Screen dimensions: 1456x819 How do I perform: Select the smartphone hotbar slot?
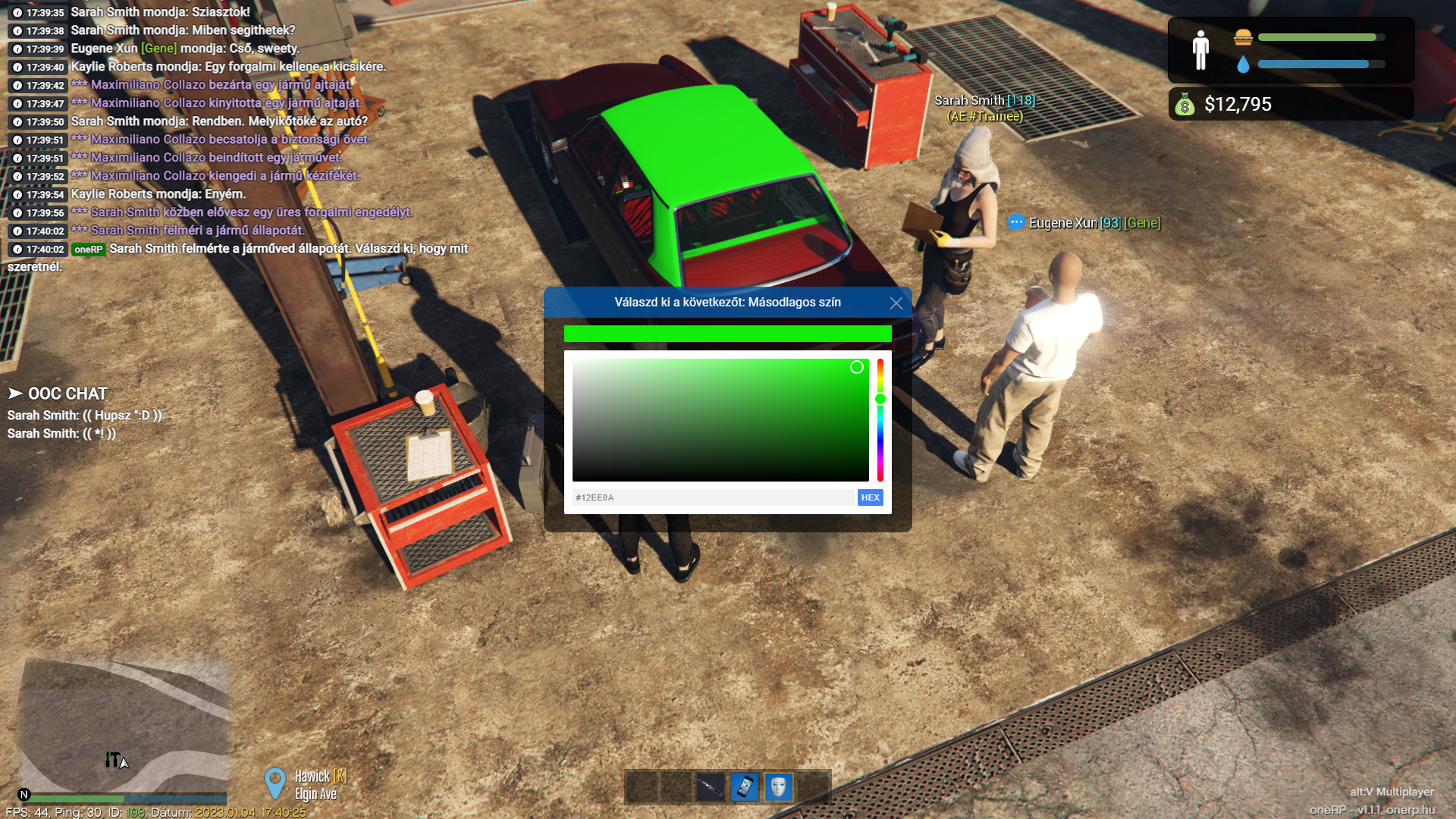click(745, 787)
